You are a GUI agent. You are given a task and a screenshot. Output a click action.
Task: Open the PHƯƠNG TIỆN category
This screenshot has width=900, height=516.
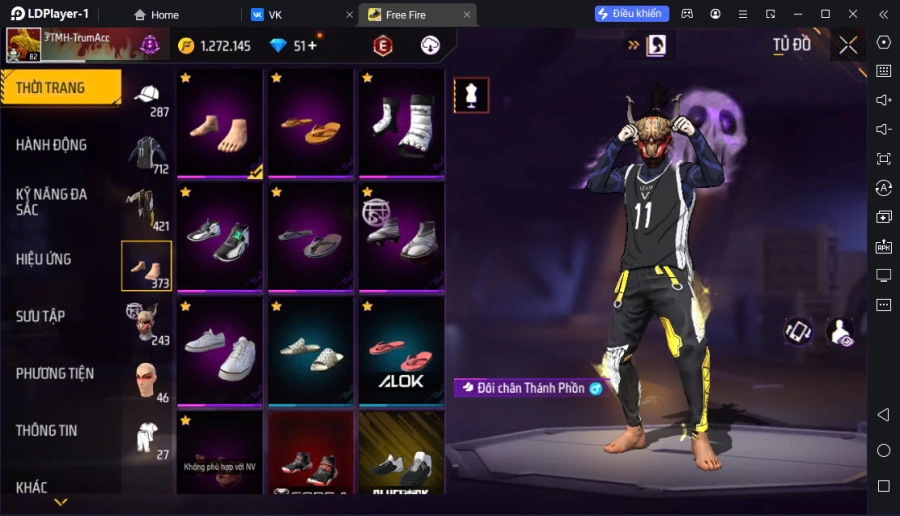(x=55, y=373)
